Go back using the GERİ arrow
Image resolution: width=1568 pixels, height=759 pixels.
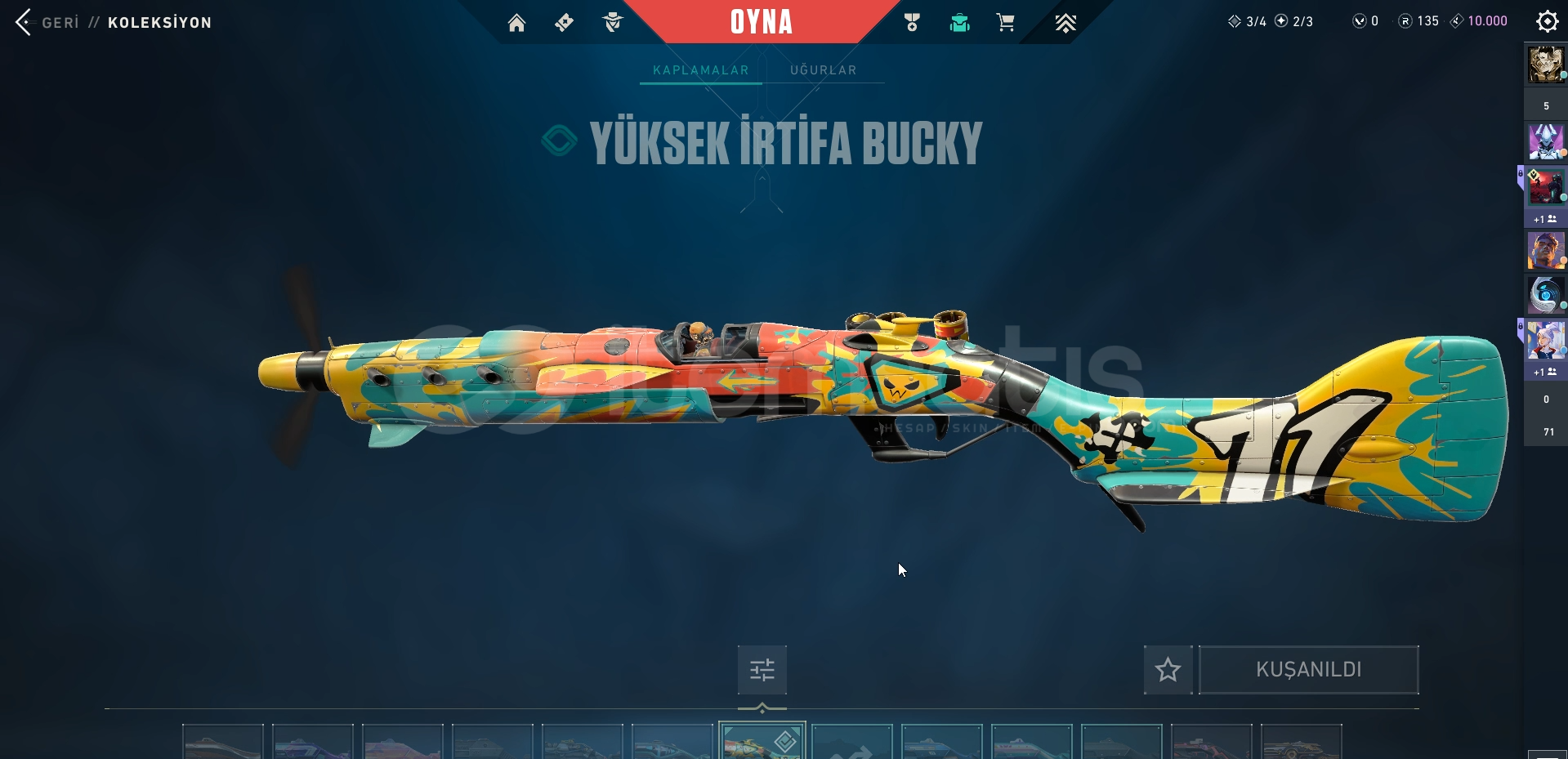pos(24,22)
